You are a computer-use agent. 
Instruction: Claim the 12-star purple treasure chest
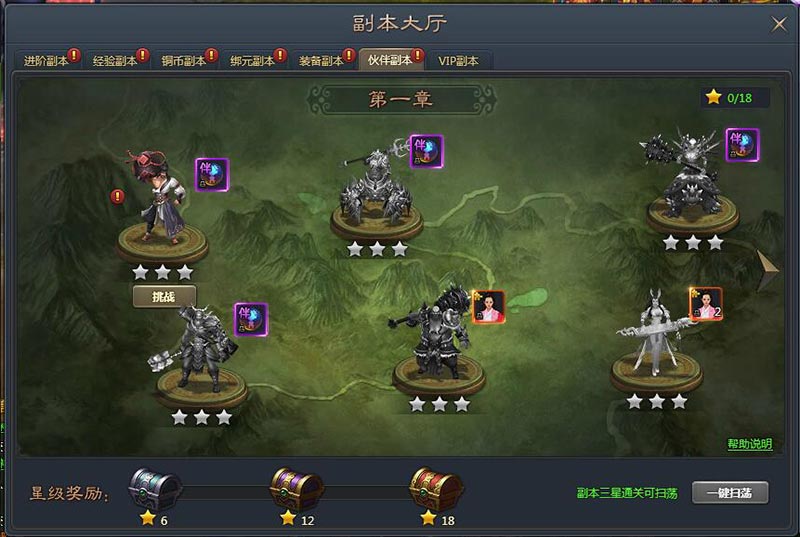pyautogui.click(x=296, y=490)
